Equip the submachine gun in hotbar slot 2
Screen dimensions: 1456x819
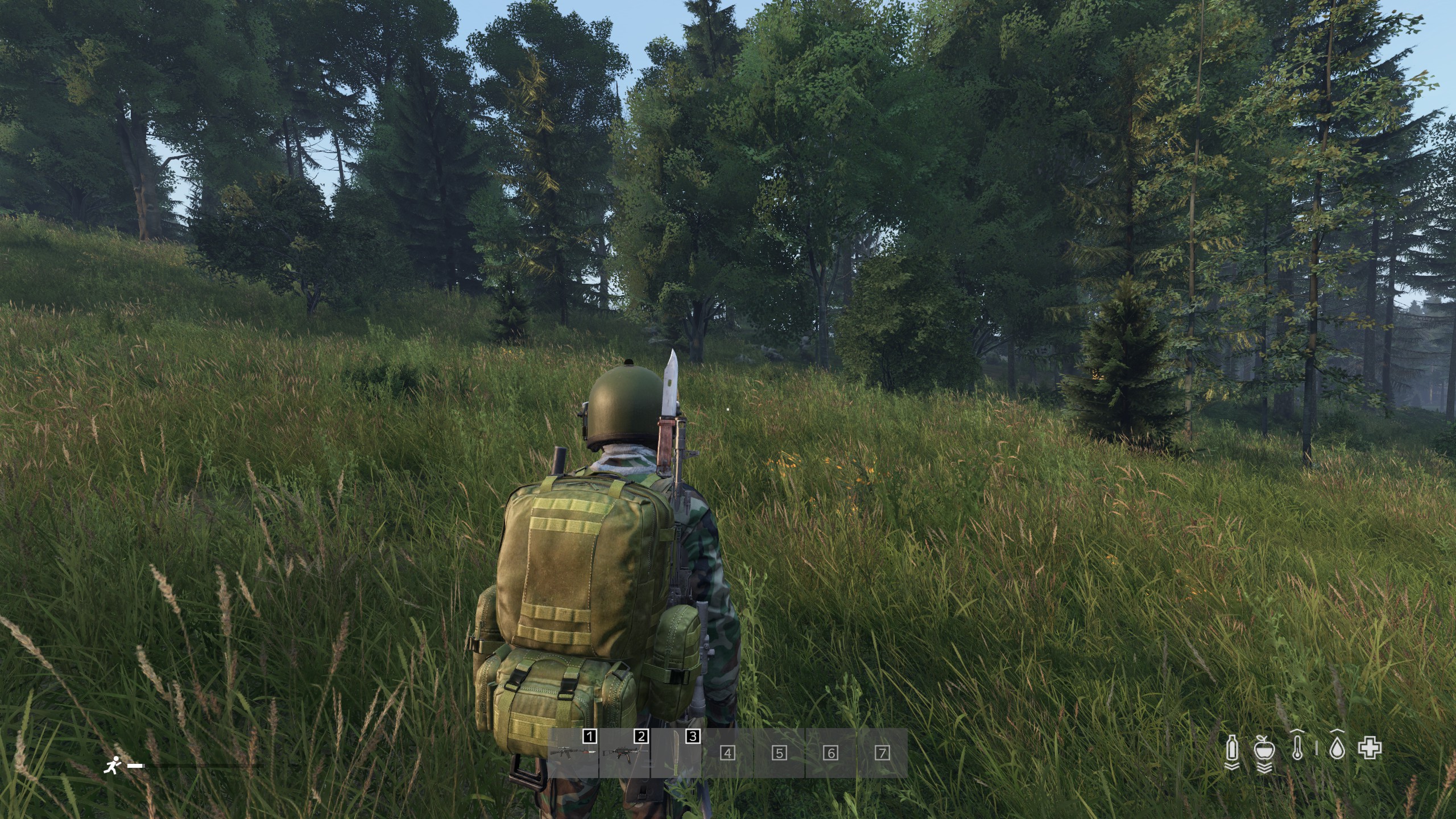pos(624,753)
